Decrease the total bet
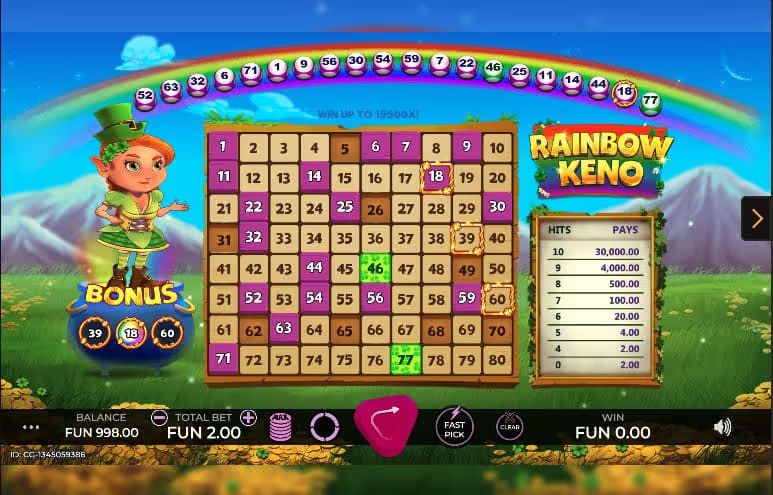The width and height of the screenshot is (773, 495). [159, 418]
